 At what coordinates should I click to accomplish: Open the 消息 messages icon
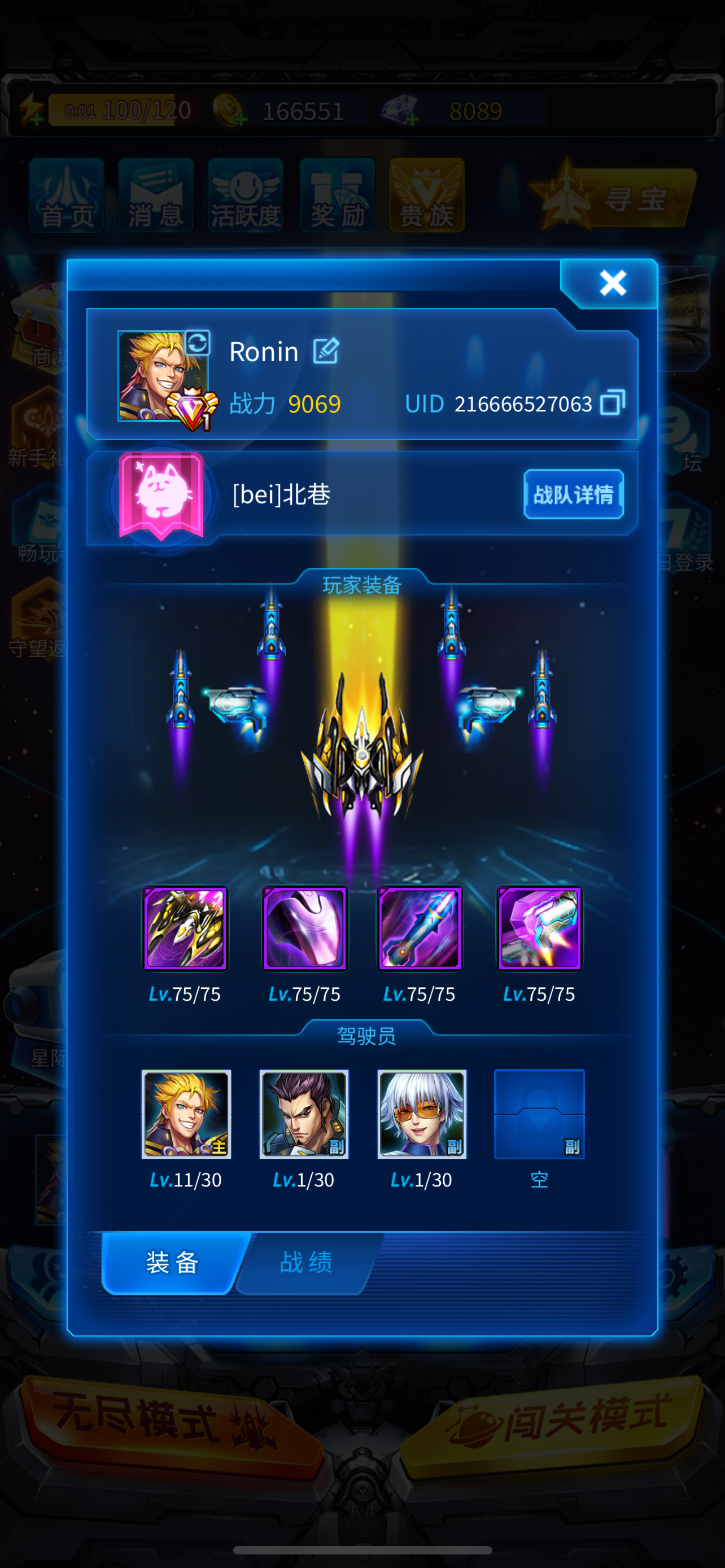point(155,196)
